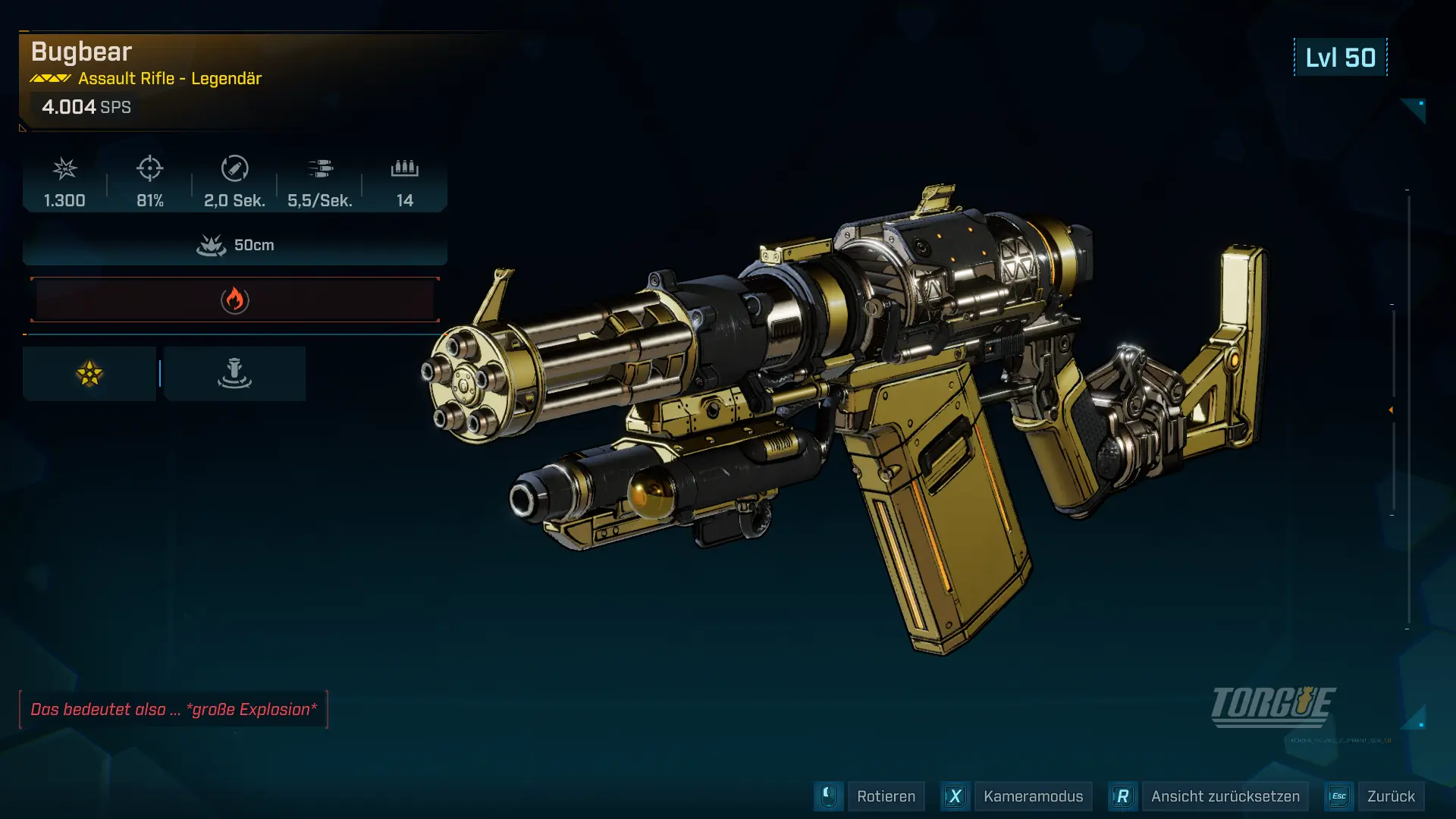Screen dimensions: 1456x819
Task: Select the underbarrel launcher trait icon
Action: click(234, 374)
